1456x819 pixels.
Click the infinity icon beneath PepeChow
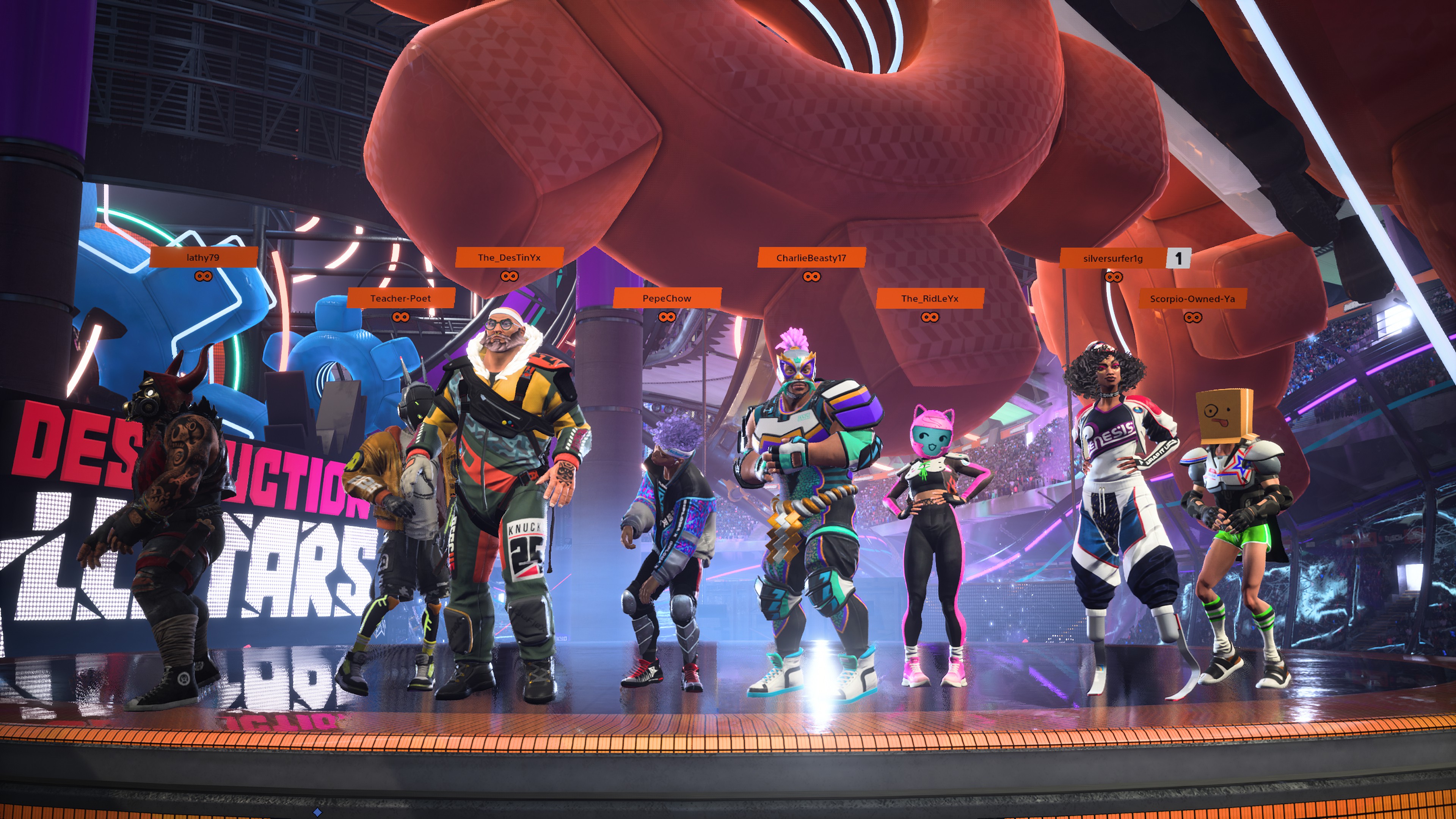[667, 318]
